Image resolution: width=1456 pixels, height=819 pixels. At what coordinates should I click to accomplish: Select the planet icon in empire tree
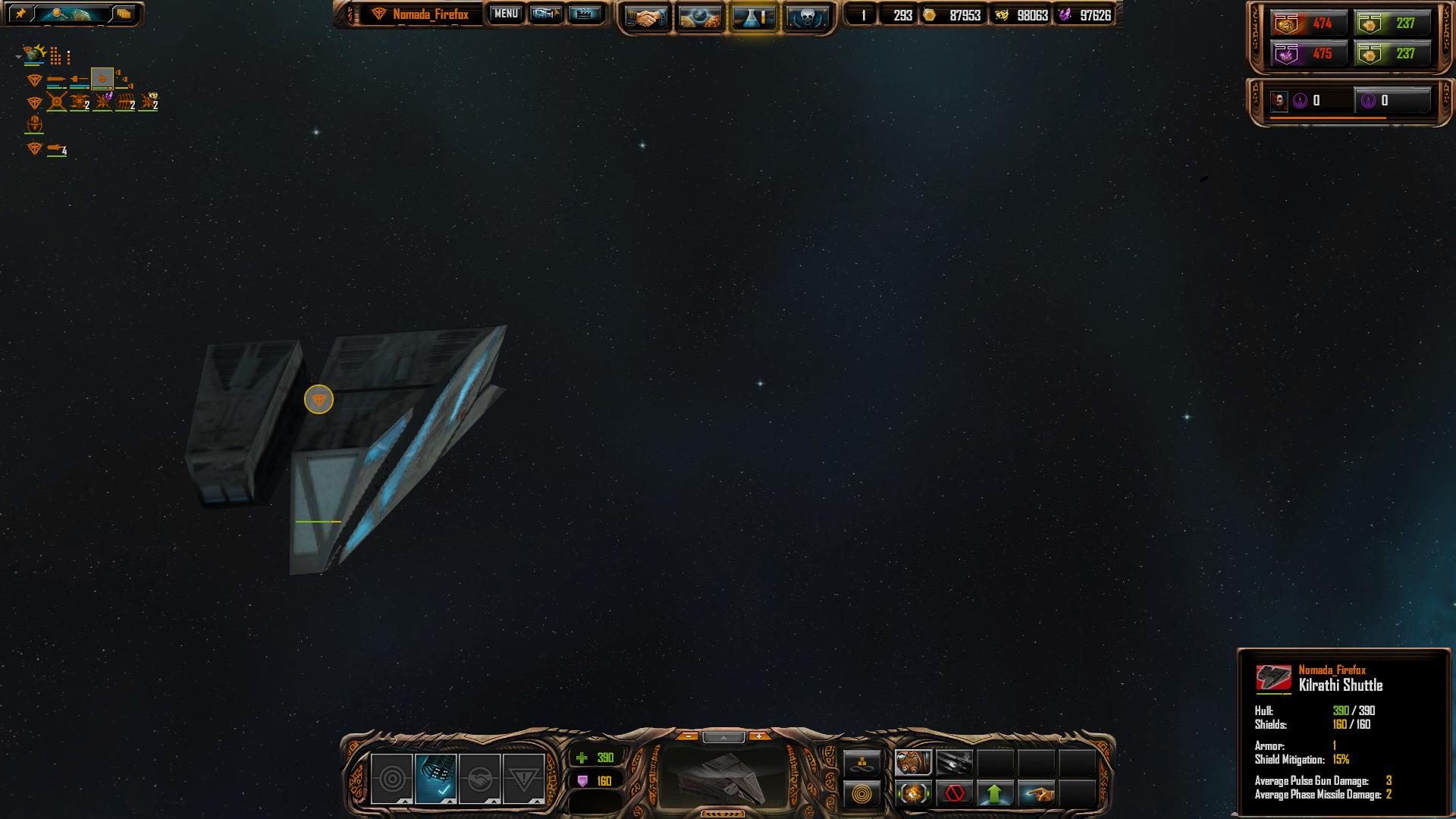[x=34, y=55]
